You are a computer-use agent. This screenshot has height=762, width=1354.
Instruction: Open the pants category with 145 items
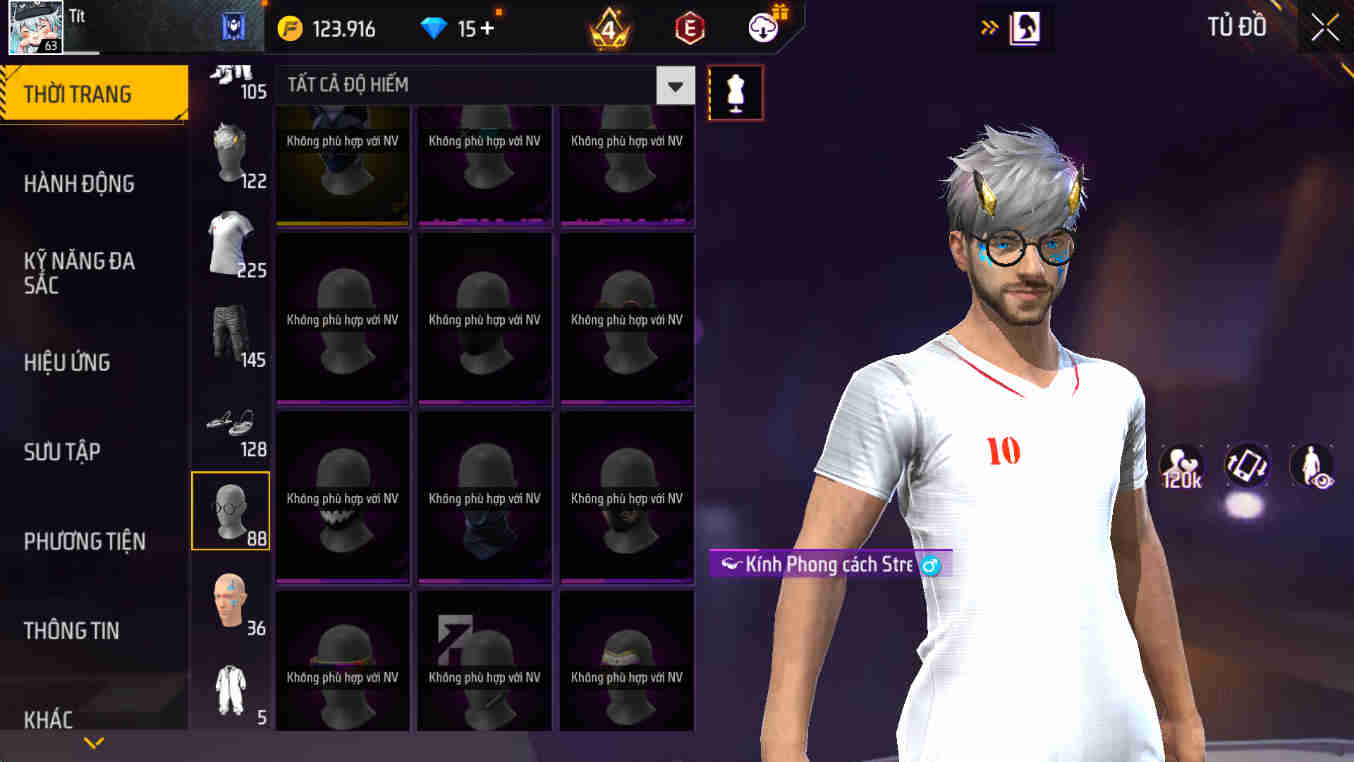pos(229,327)
